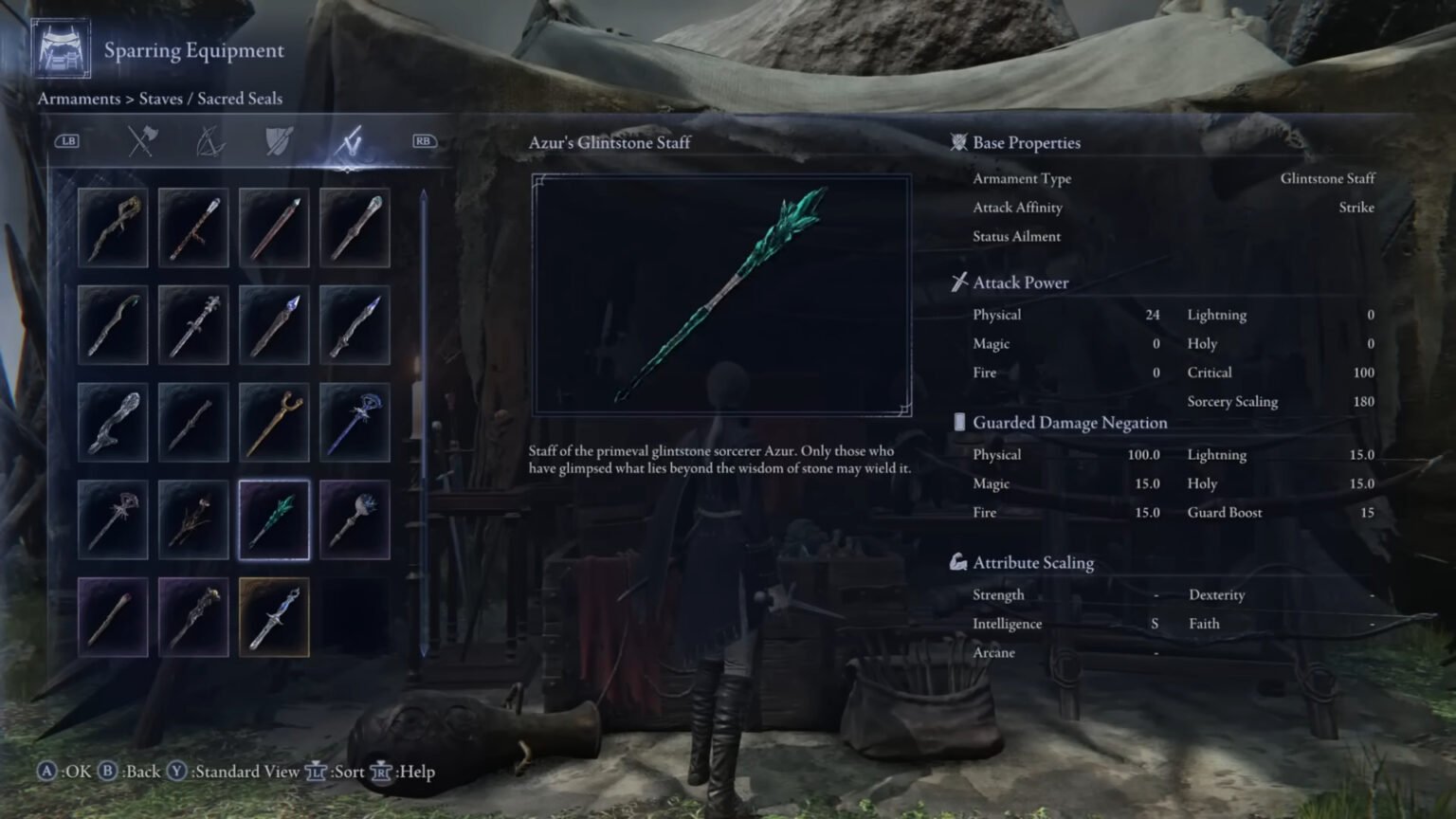
Task: Click the Armaments breadcrumb label
Action: click(x=79, y=99)
